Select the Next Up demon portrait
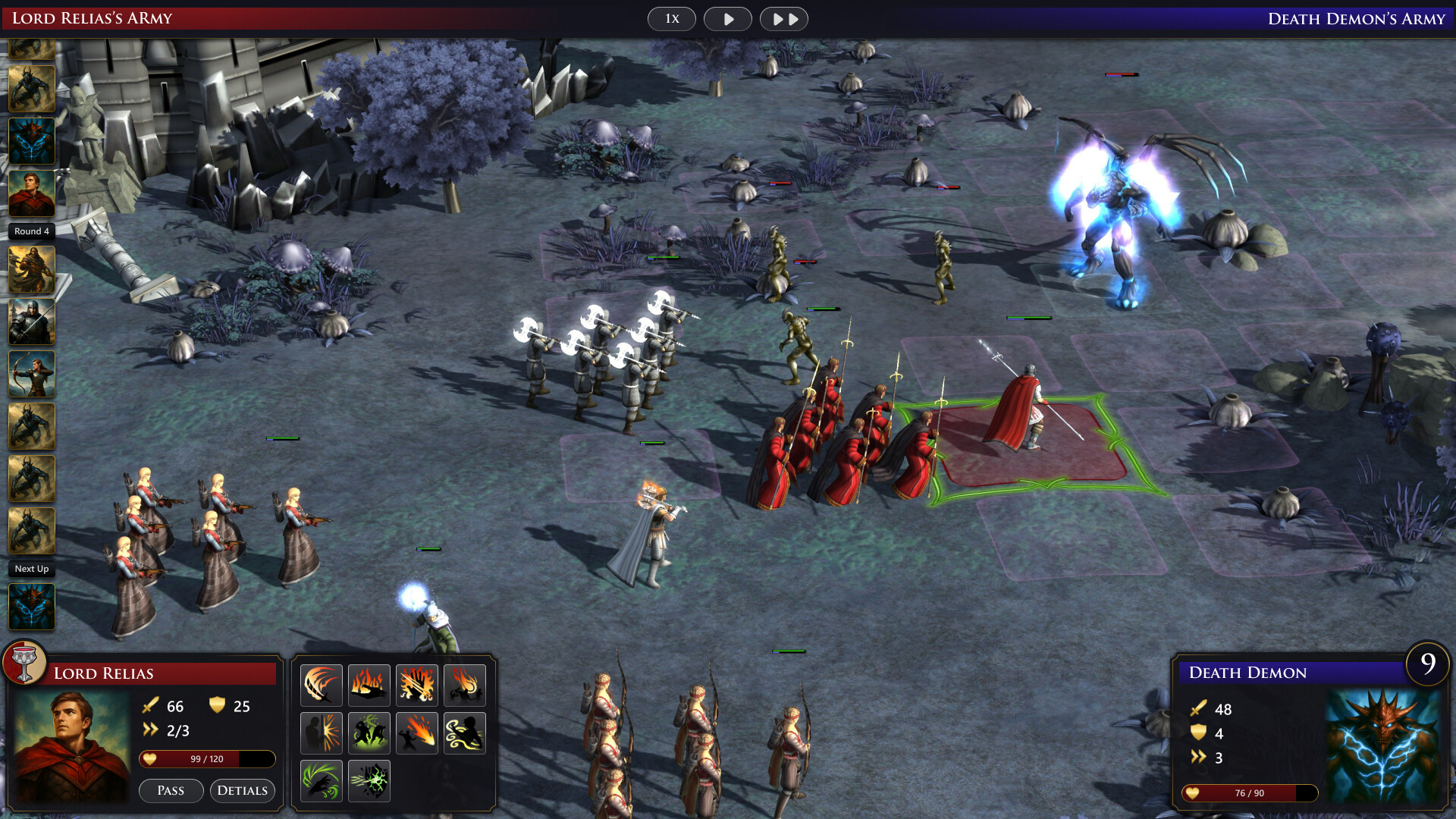Screen dimensions: 1456x819 31,607
